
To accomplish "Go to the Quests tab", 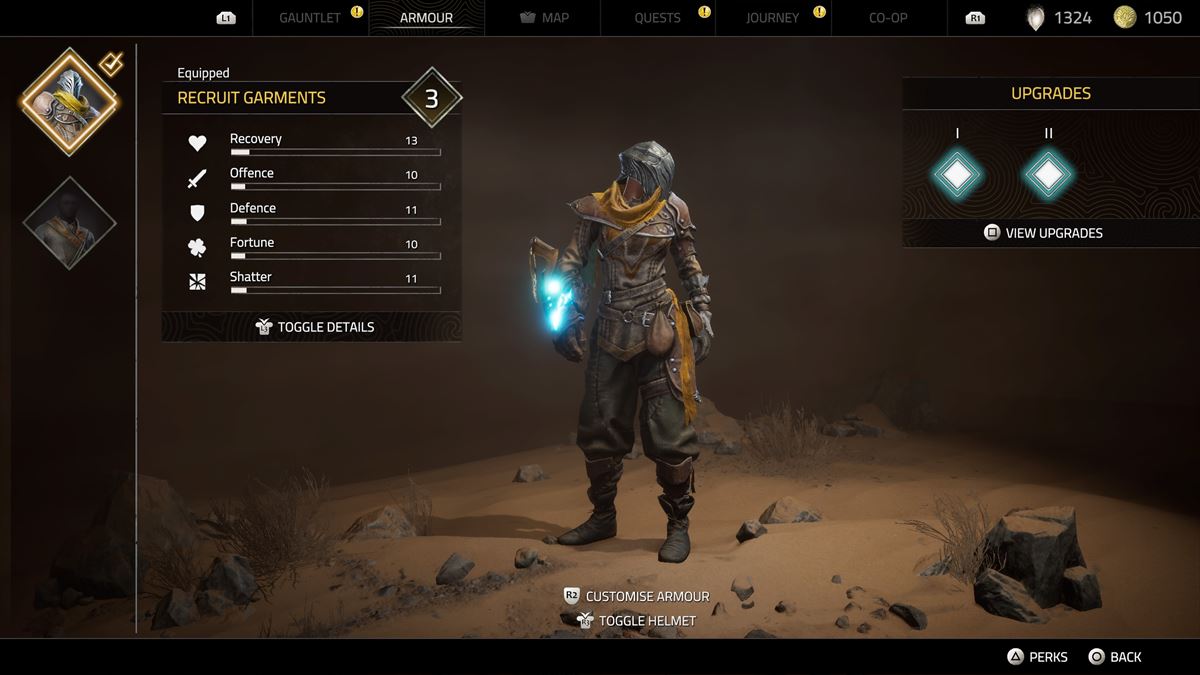I will pyautogui.click(x=657, y=18).
